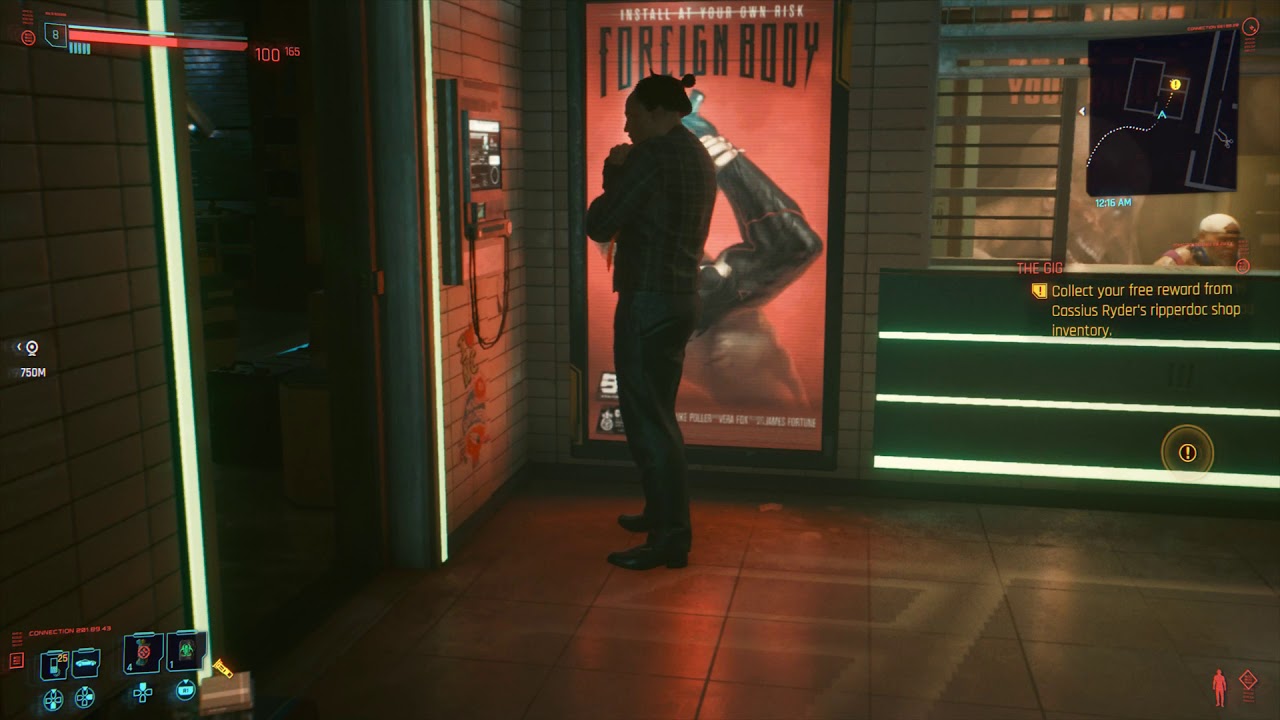The width and height of the screenshot is (1280, 720).
Task: Select the compass tracker icon showing 750M
Action: pyautogui.click(x=32, y=348)
